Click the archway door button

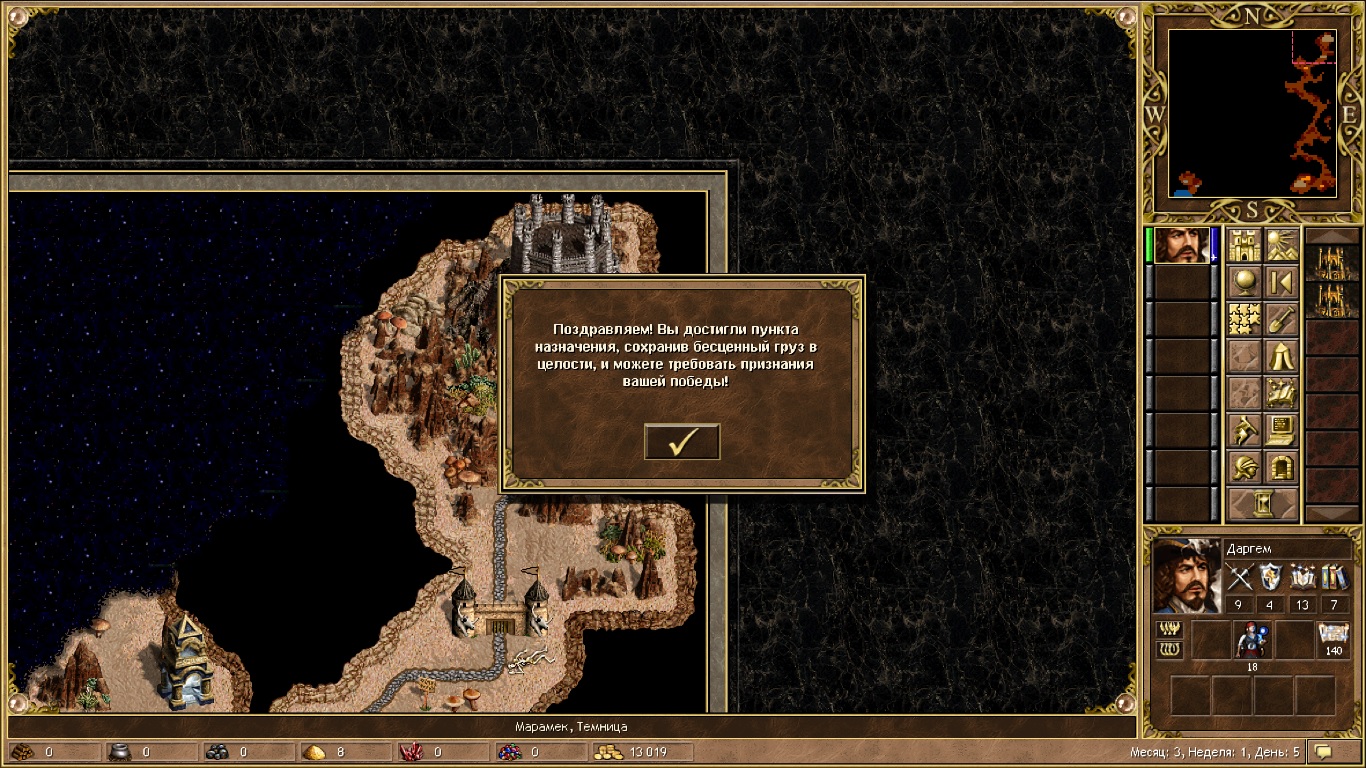point(1281,467)
